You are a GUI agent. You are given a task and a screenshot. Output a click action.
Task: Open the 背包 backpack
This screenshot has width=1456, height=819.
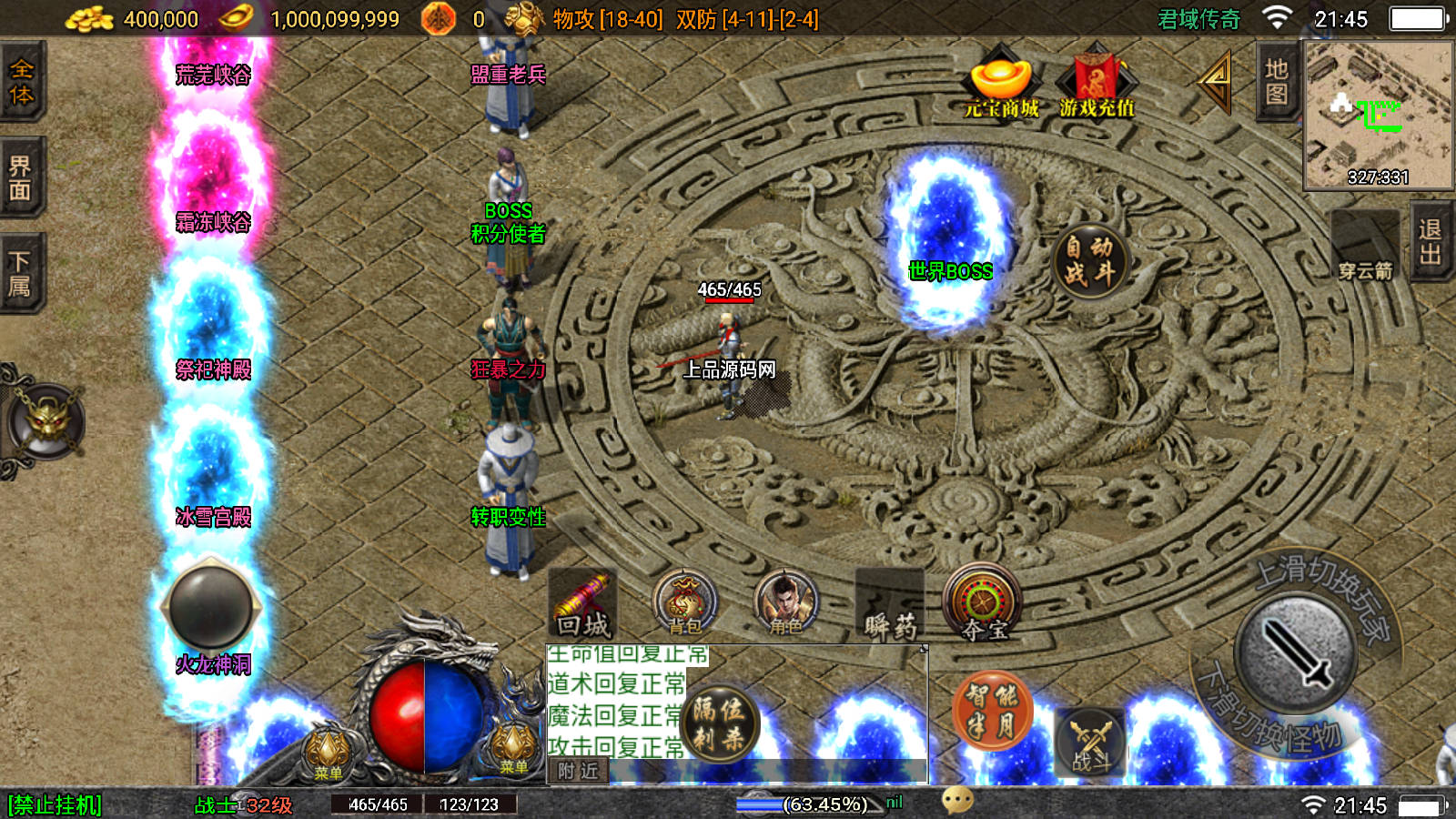pyautogui.click(x=684, y=604)
